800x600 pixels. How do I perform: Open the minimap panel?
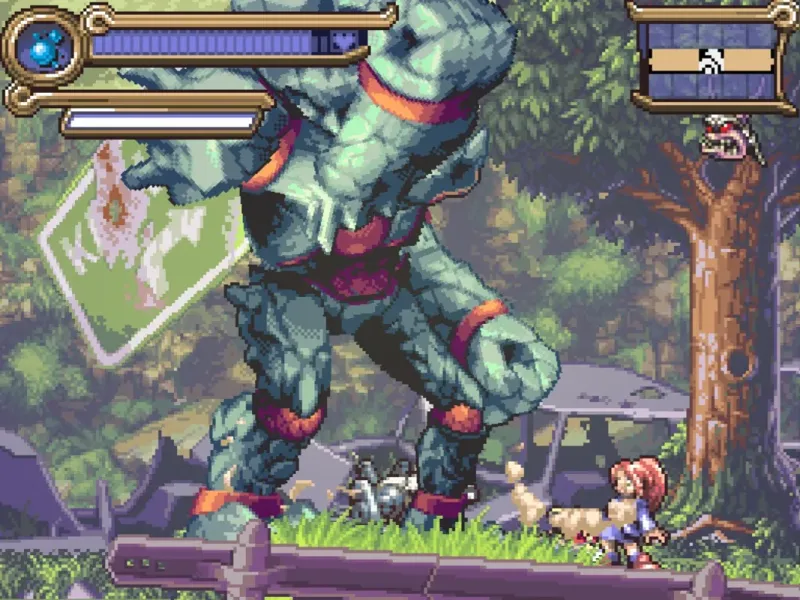click(711, 58)
